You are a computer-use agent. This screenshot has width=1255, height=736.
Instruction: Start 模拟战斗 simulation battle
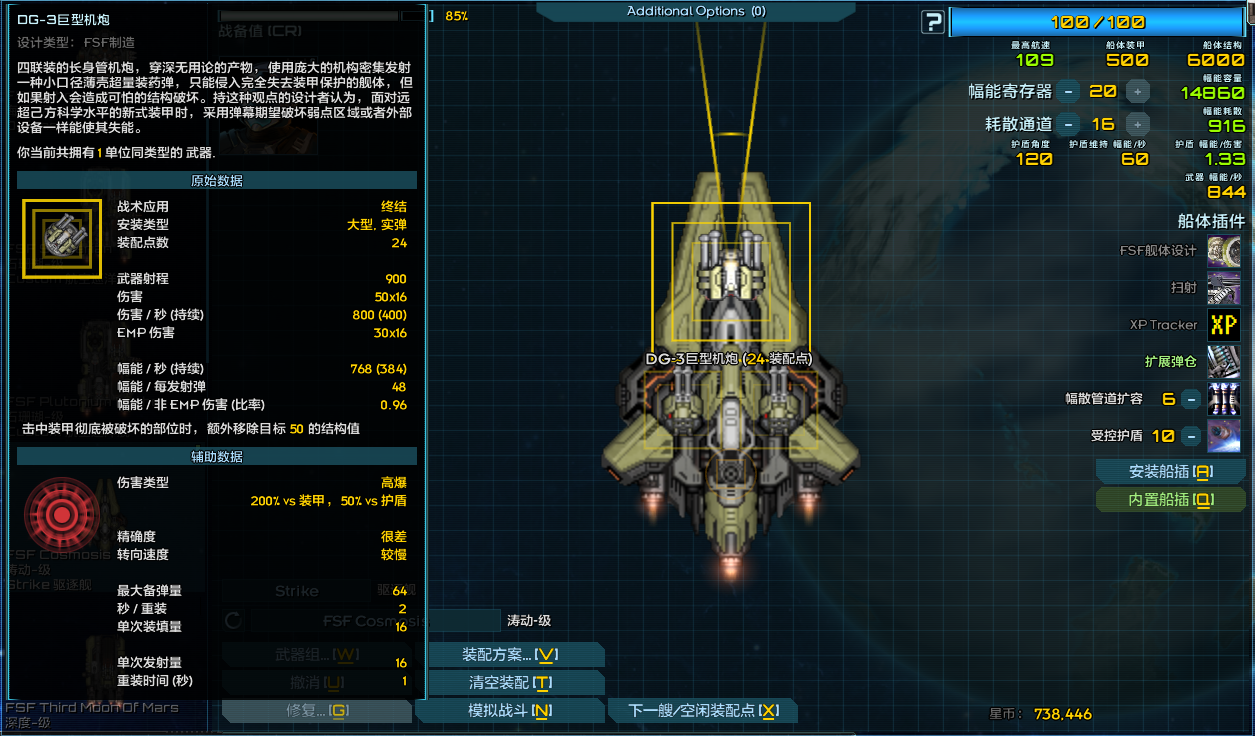510,711
